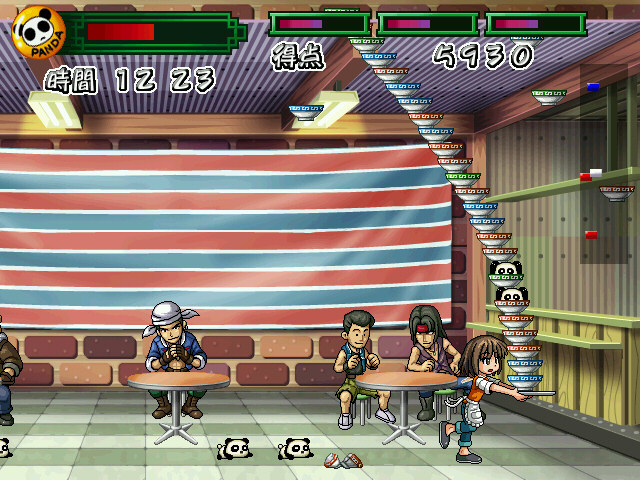
Task: Click the orange Panda badge icon
Action: [39, 33]
